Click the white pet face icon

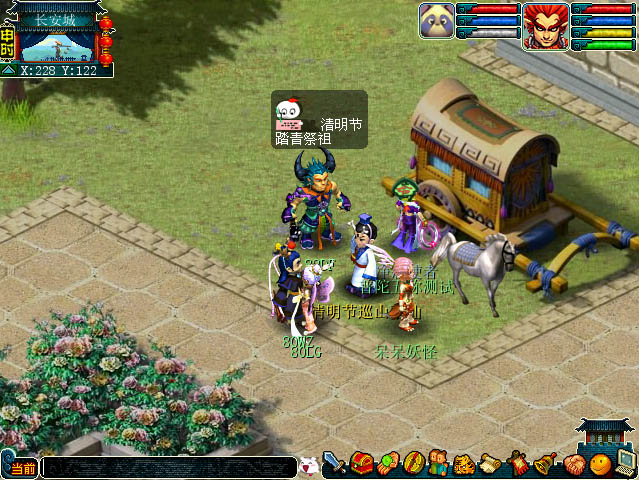click(x=308, y=465)
